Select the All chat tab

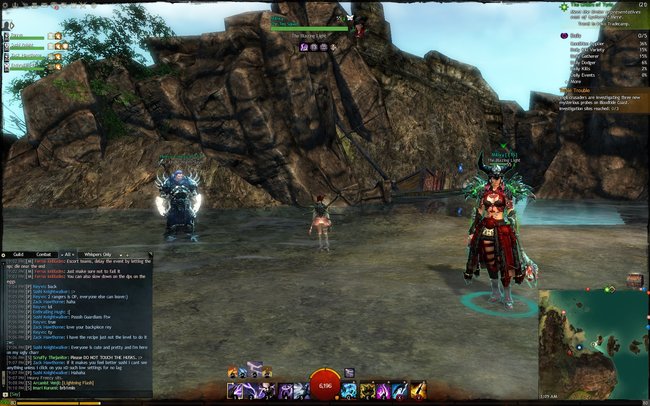[68, 254]
